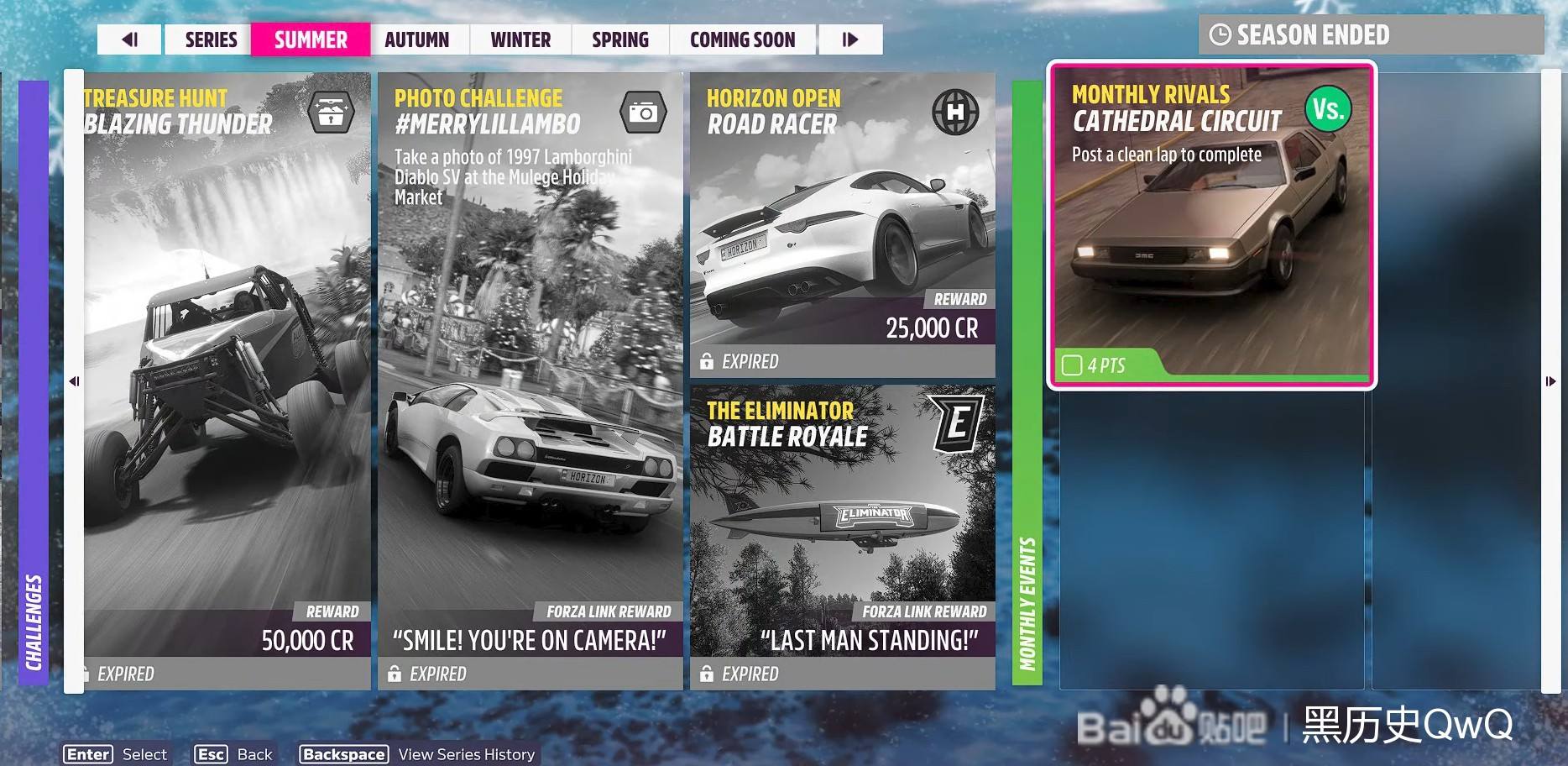Click the next tab arrow button
The width and height of the screenshot is (1568, 766).
coord(850,39)
